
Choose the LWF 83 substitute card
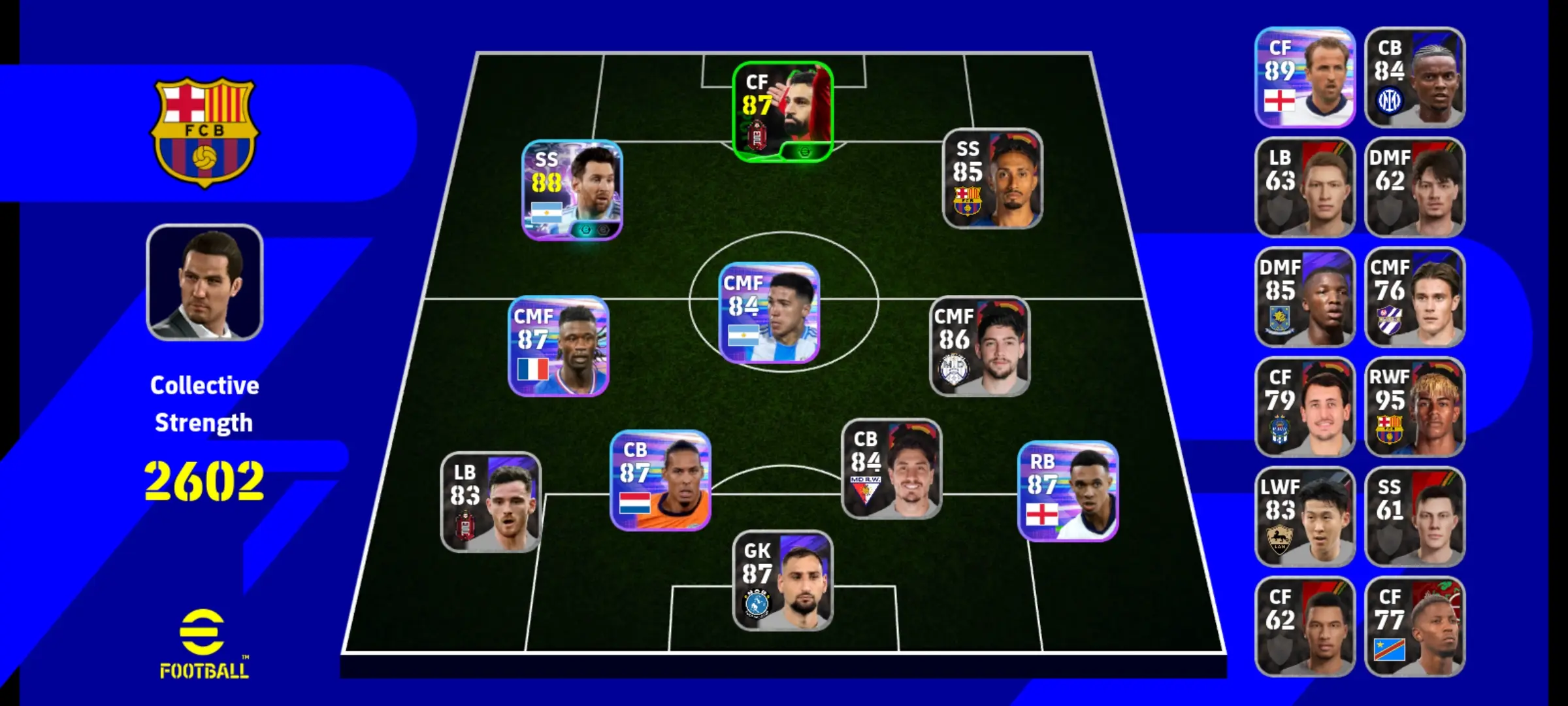coord(1305,516)
